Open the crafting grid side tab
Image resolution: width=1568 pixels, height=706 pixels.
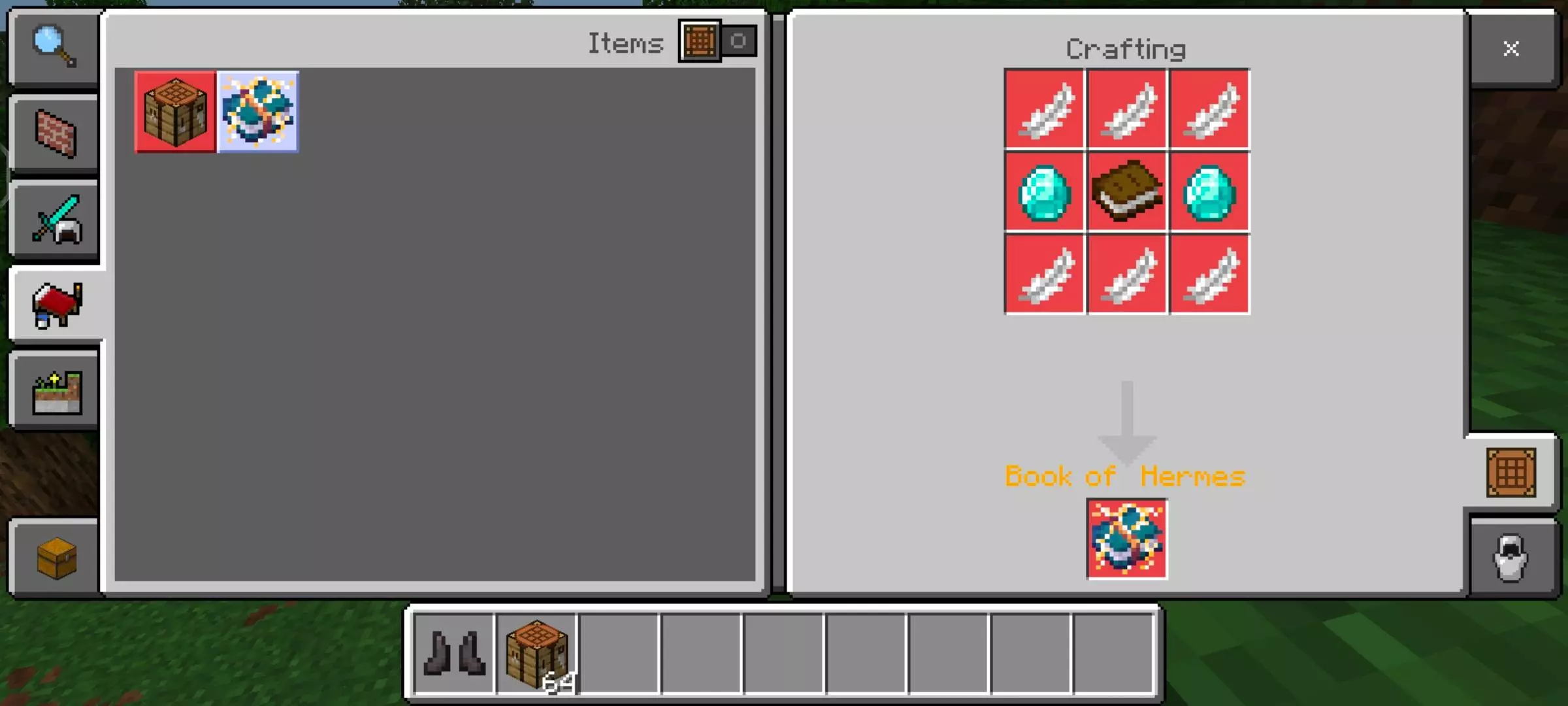click(x=1511, y=472)
